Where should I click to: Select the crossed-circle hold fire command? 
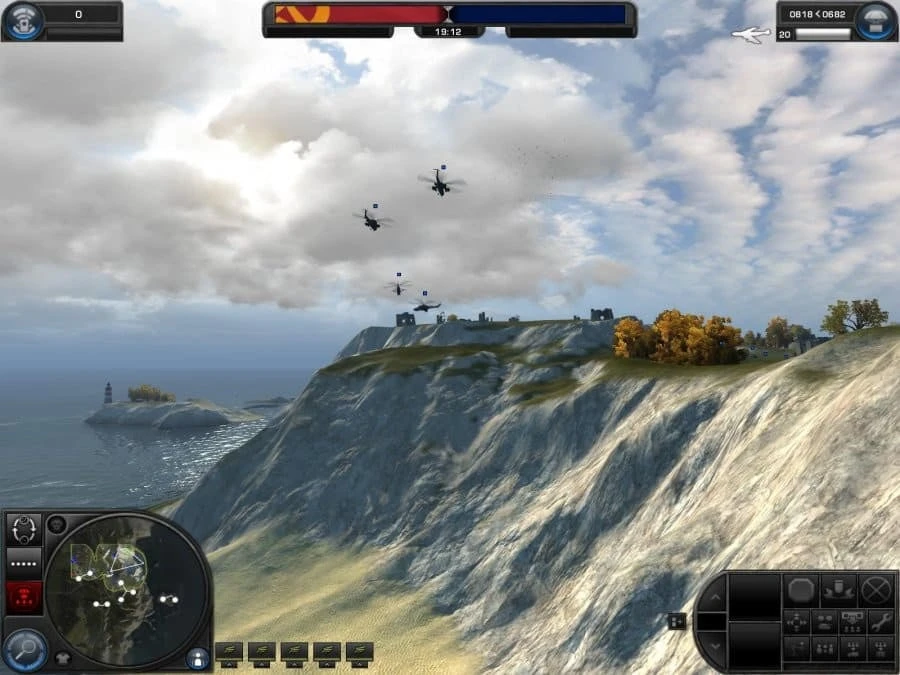click(876, 590)
